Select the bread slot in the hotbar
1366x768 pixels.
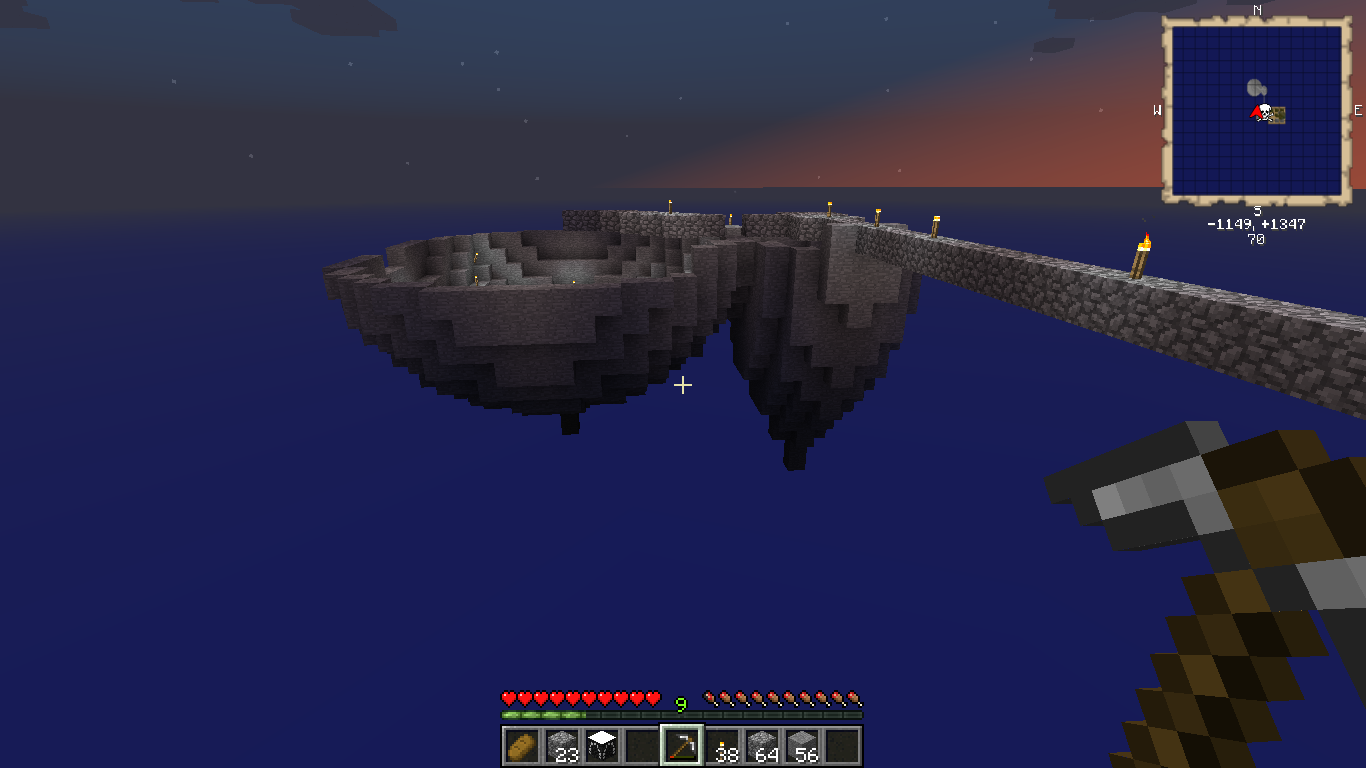click(521, 746)
